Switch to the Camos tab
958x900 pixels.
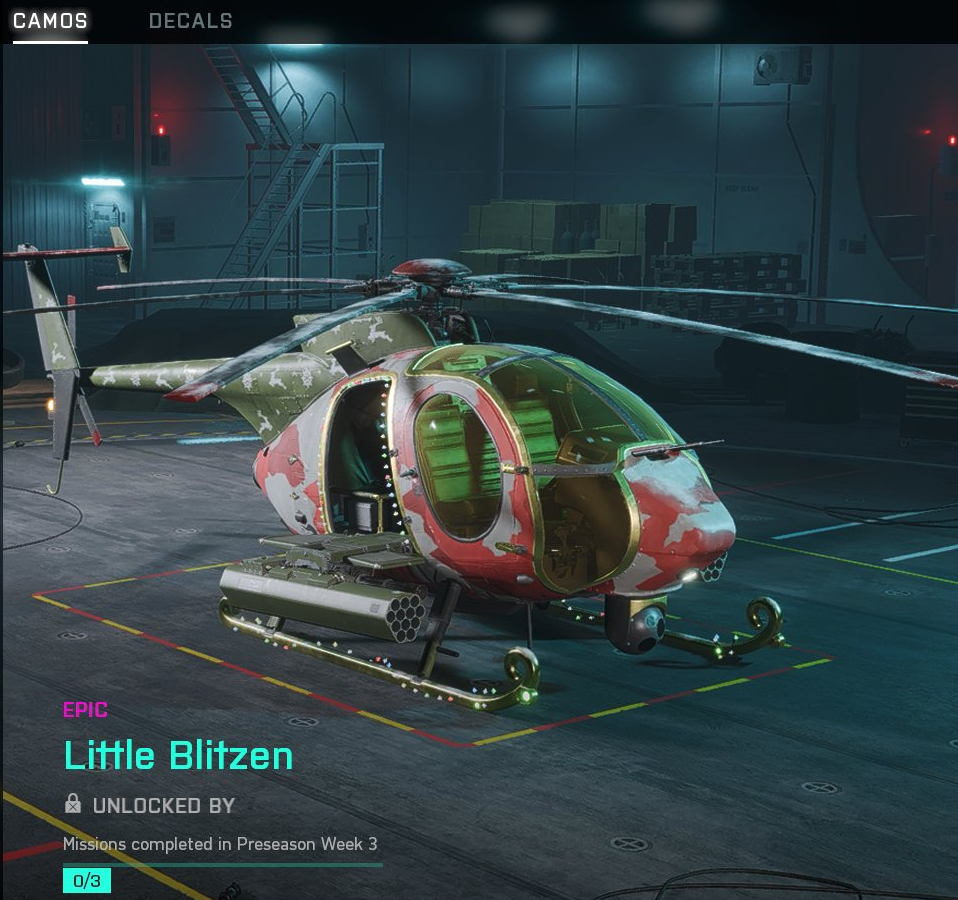pos(50,21)
